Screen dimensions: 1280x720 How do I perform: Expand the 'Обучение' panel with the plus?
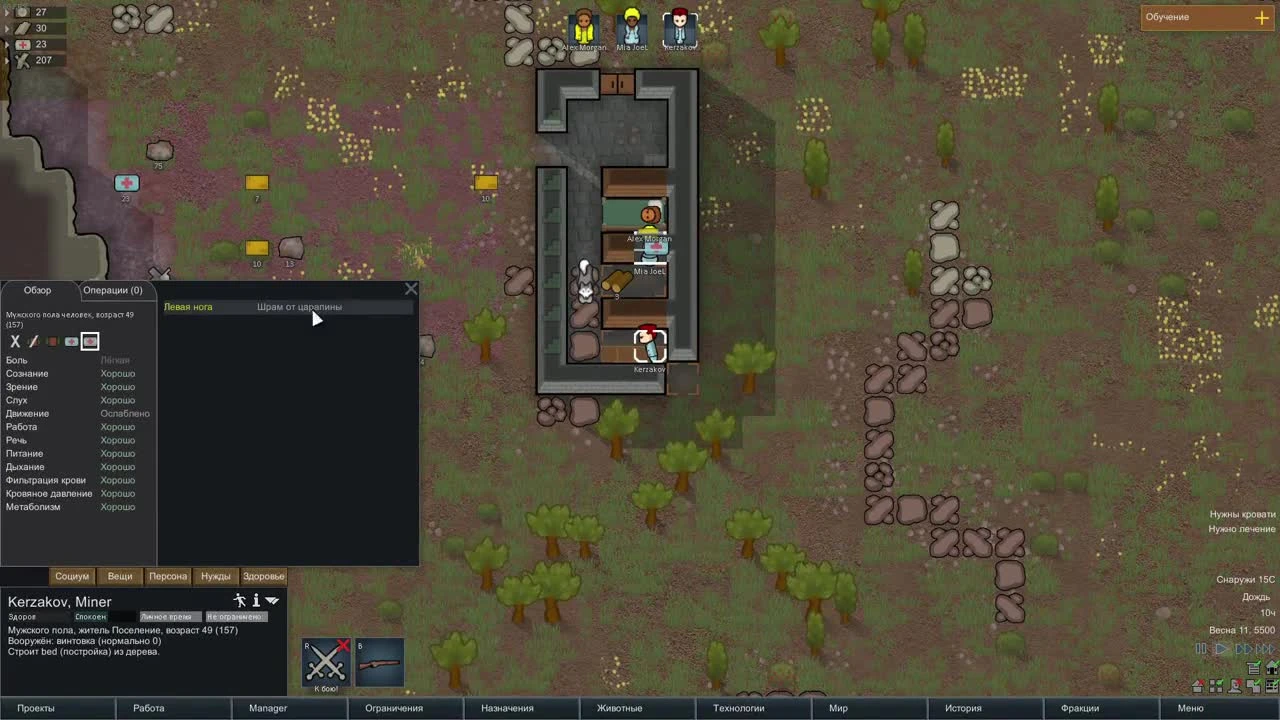1262,17
